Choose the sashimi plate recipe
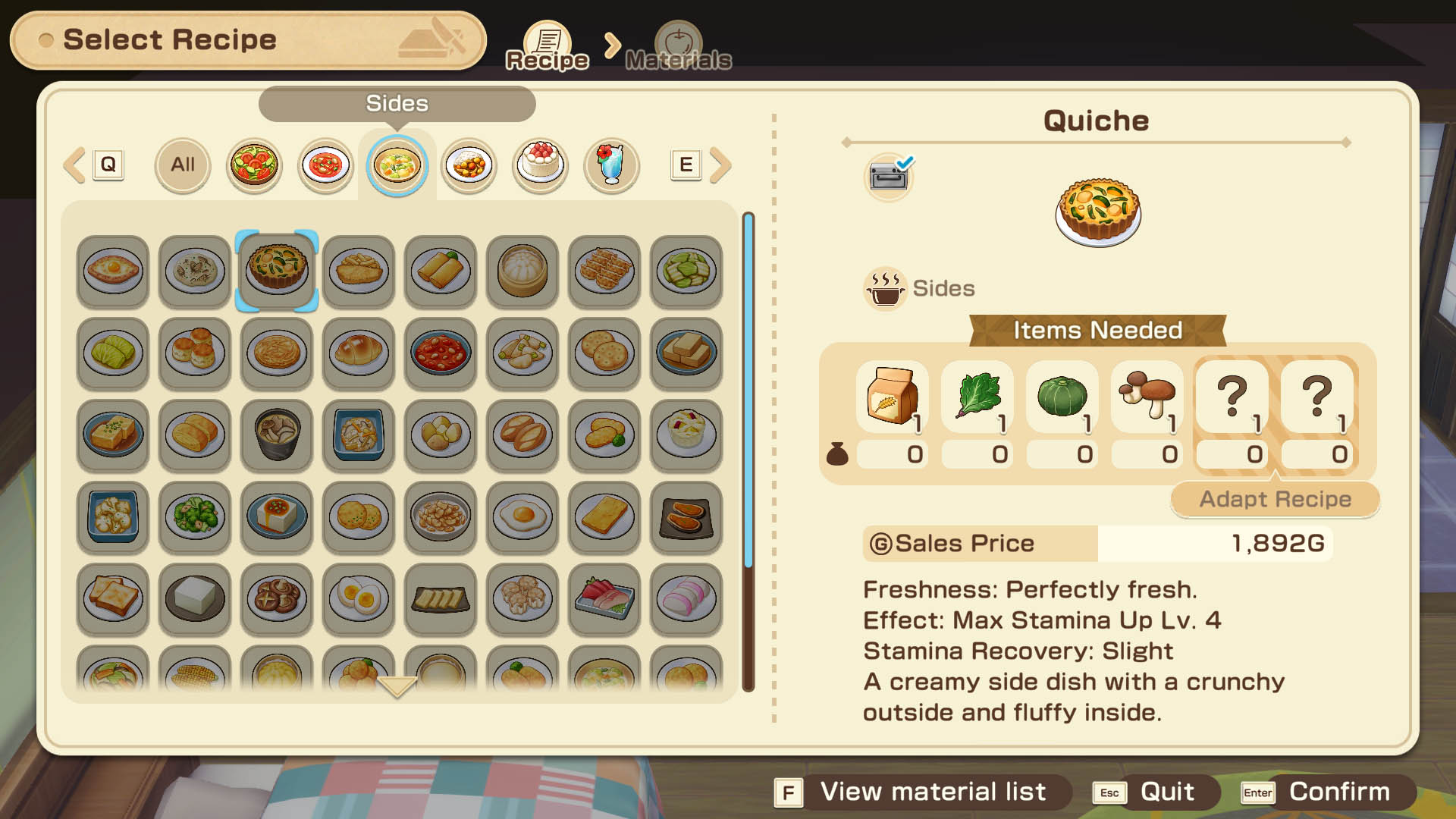1456x819 pixels. (604, 598)
